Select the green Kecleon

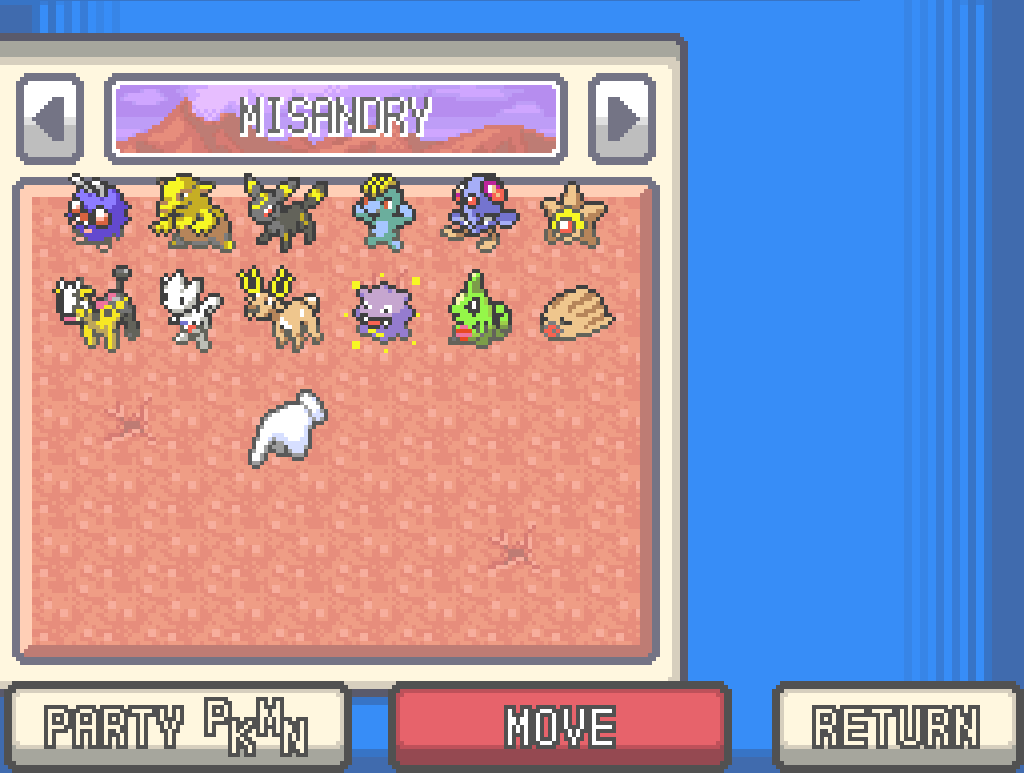pos(478,311)
